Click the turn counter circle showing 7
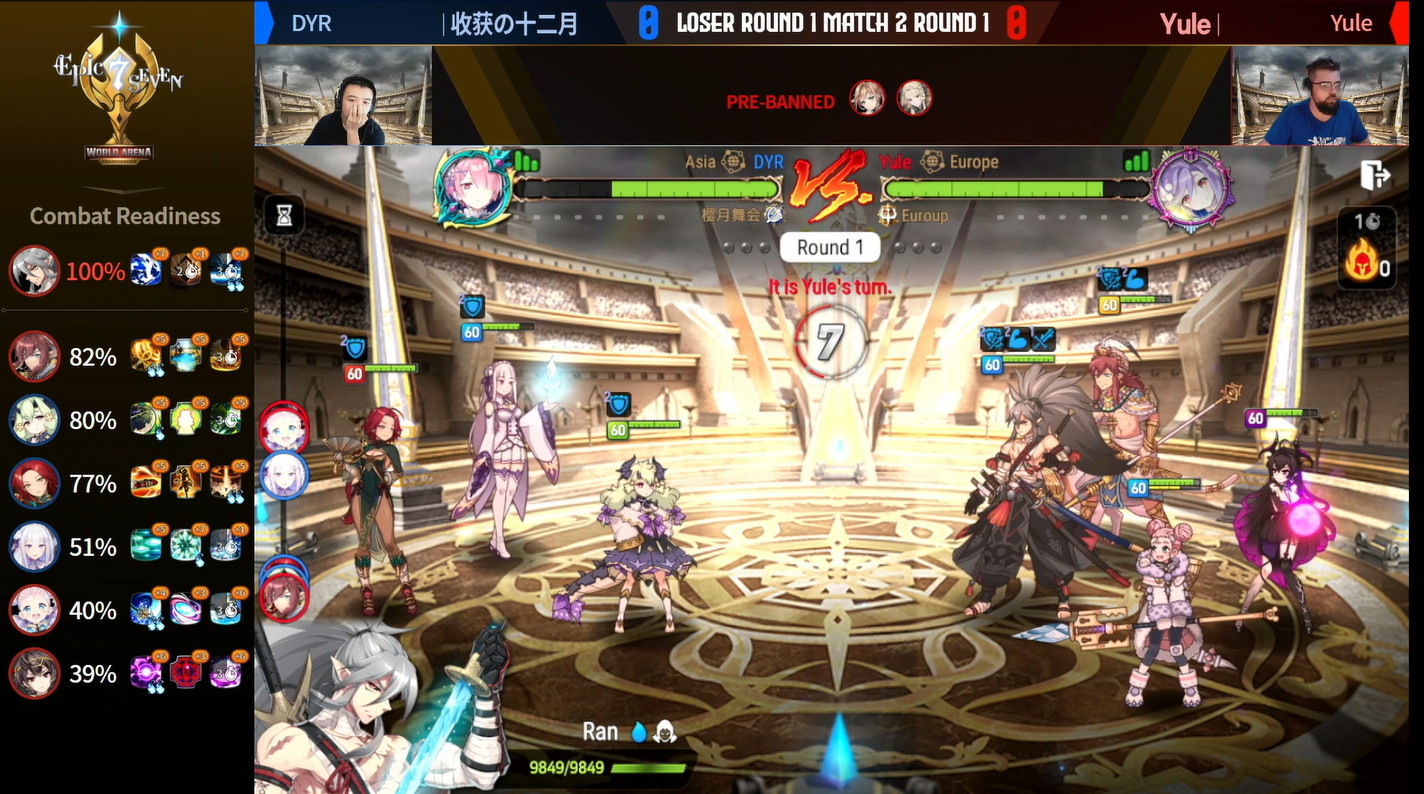Screen dimensions: 1424x794 coord(830,340)
